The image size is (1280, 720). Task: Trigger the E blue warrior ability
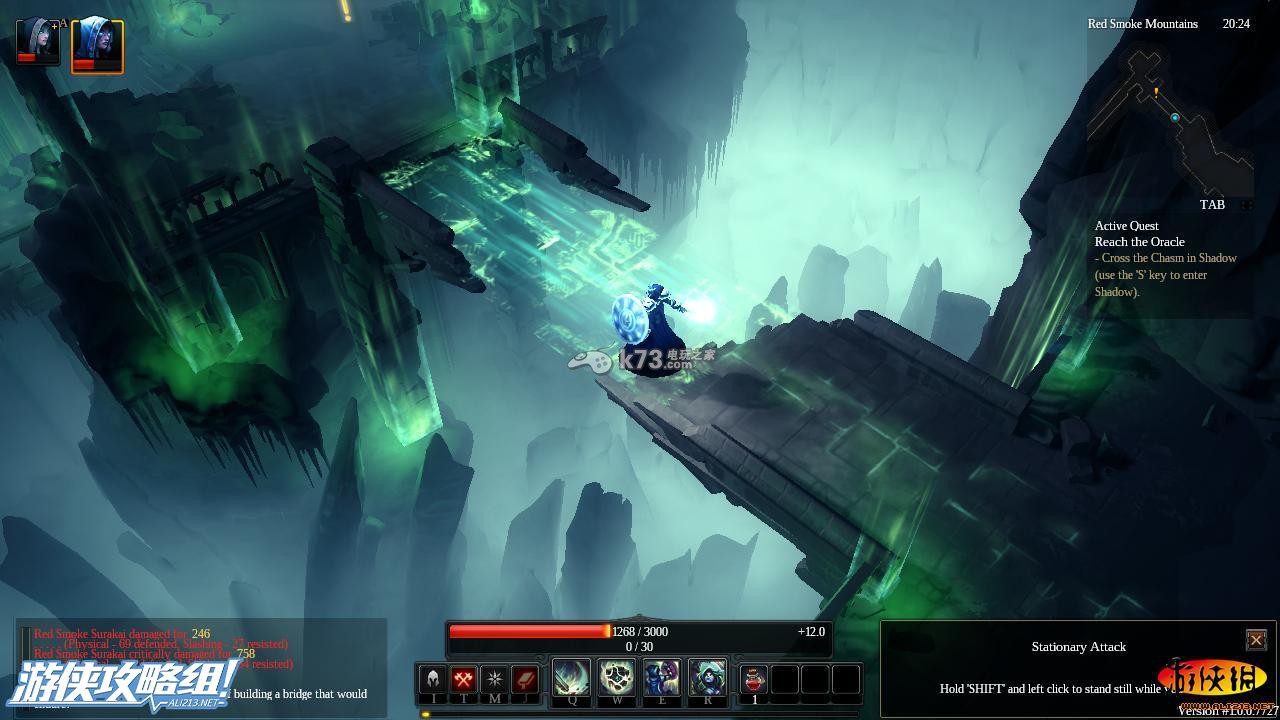pyautogui.click(x=662, y=678)
